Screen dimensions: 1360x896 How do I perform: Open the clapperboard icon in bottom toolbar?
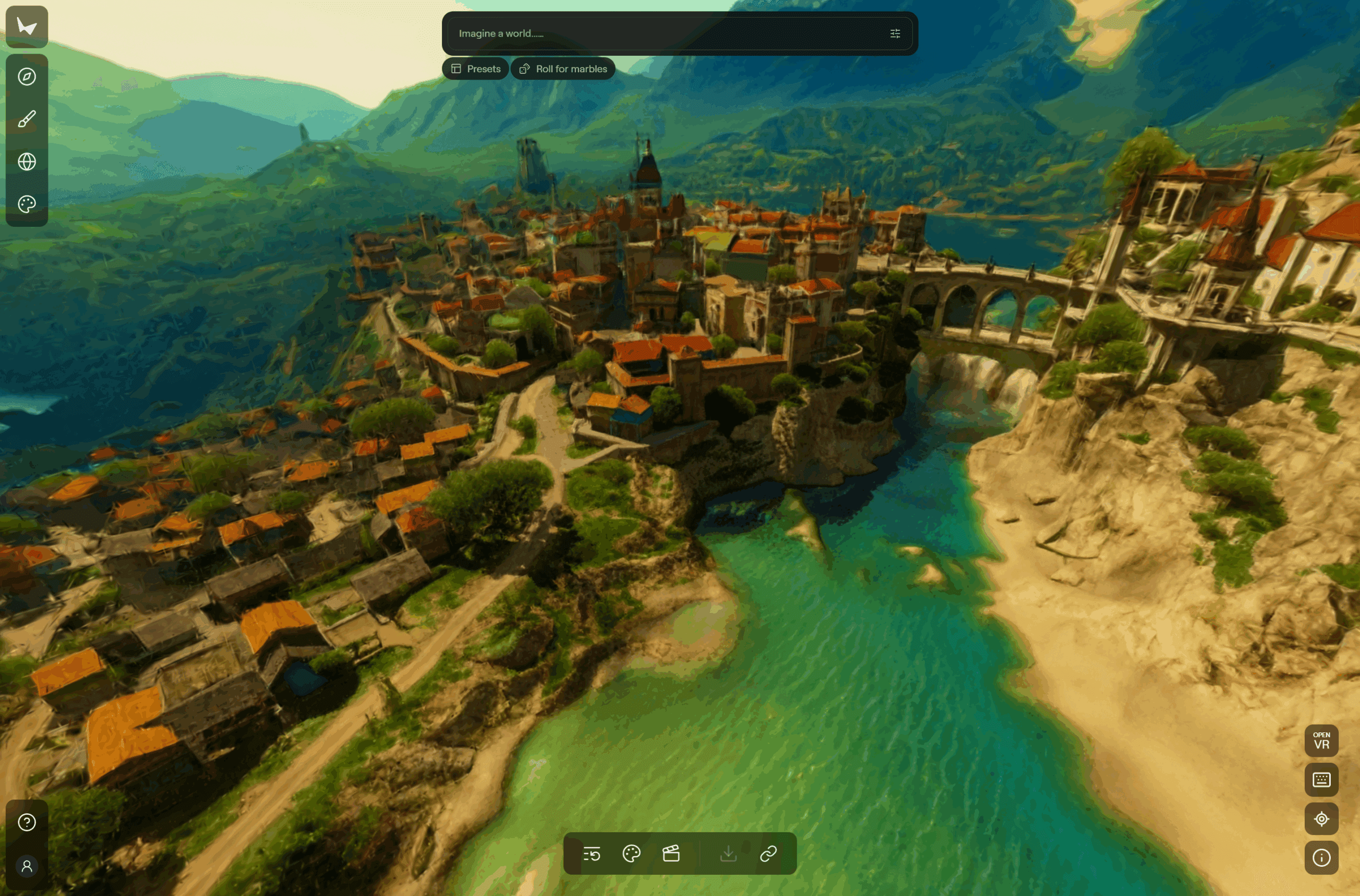(671, 854)
